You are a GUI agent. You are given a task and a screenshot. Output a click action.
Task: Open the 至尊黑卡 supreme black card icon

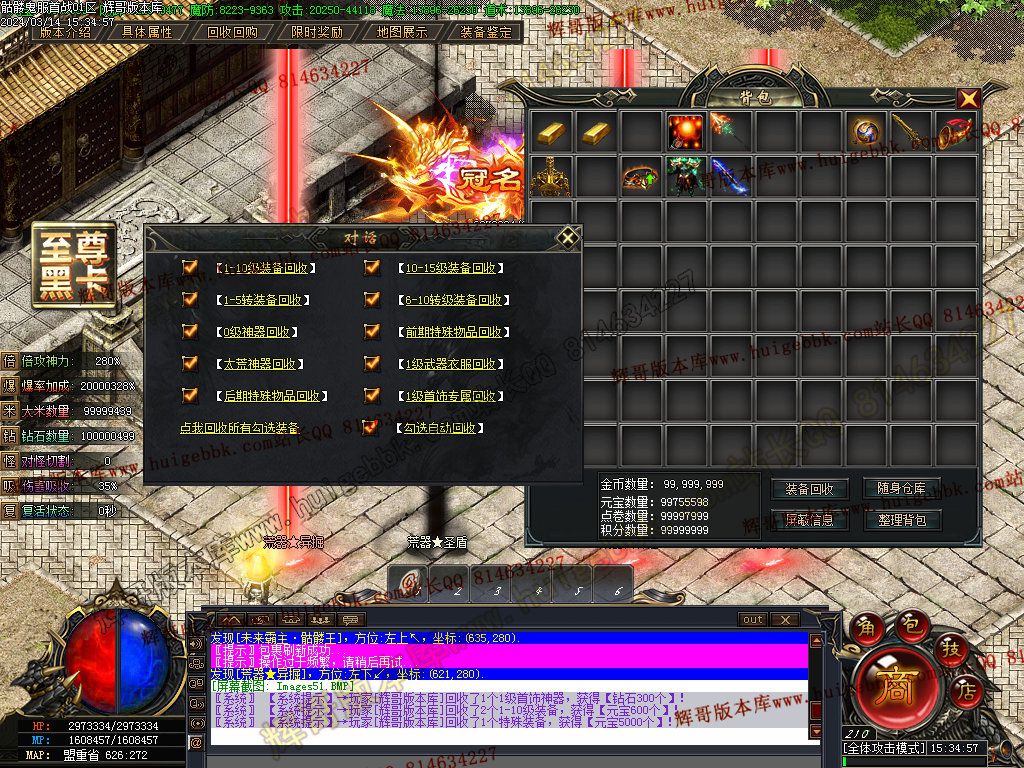click(x=73, y=264)
